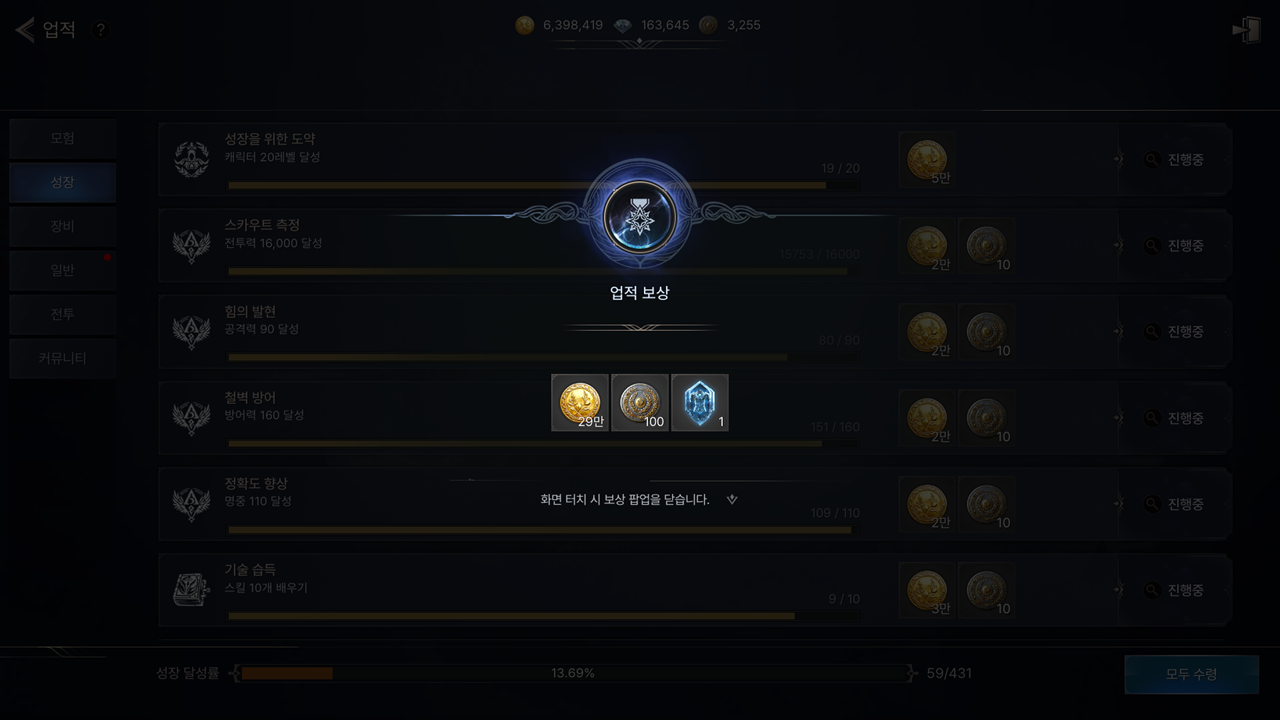The image size is (1280, 720).
Task: Click 진행중 for 철벽 방어
Action: point(1175,418)
